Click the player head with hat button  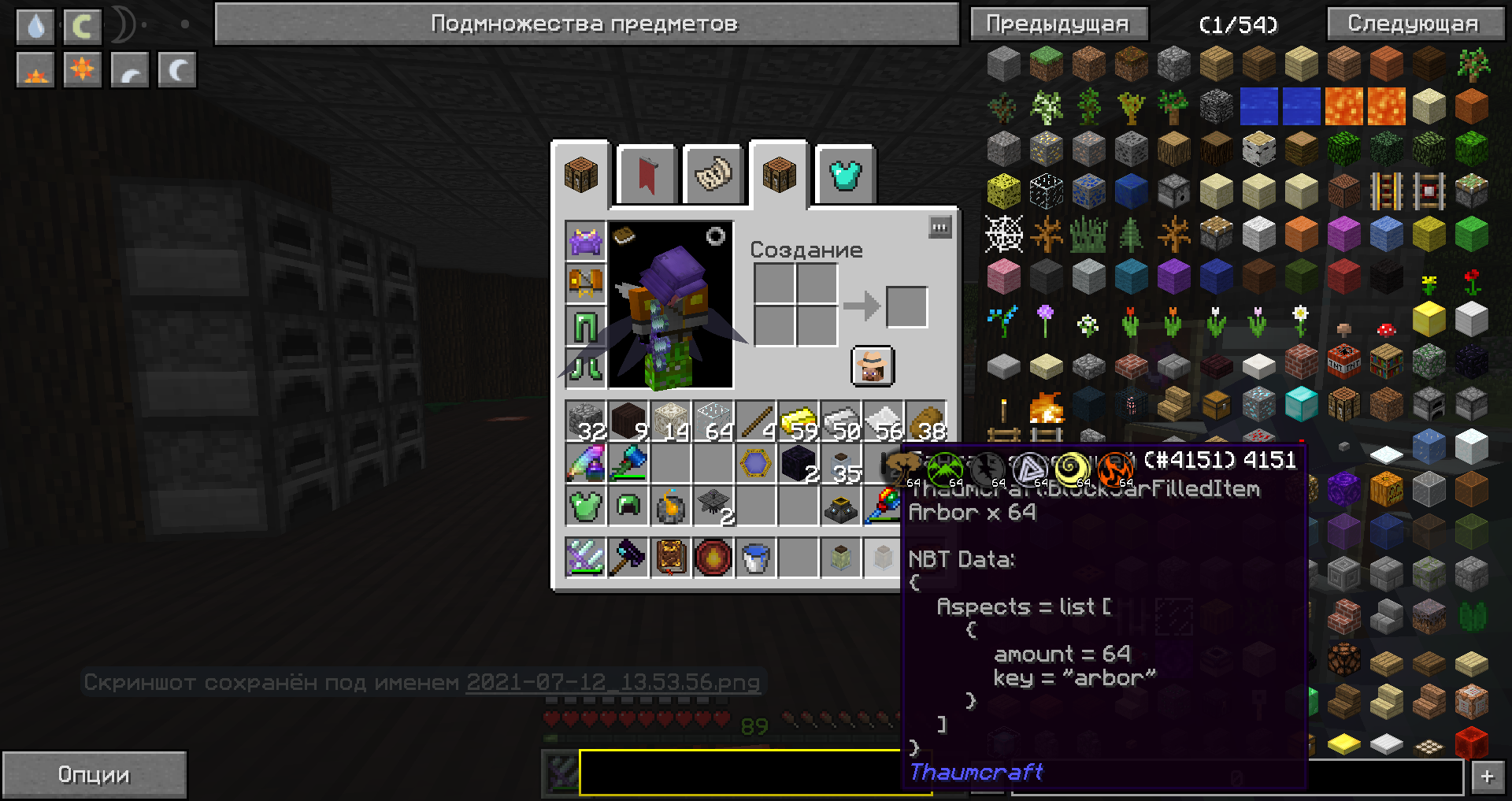pyautogui.click(x=872, y=366)
